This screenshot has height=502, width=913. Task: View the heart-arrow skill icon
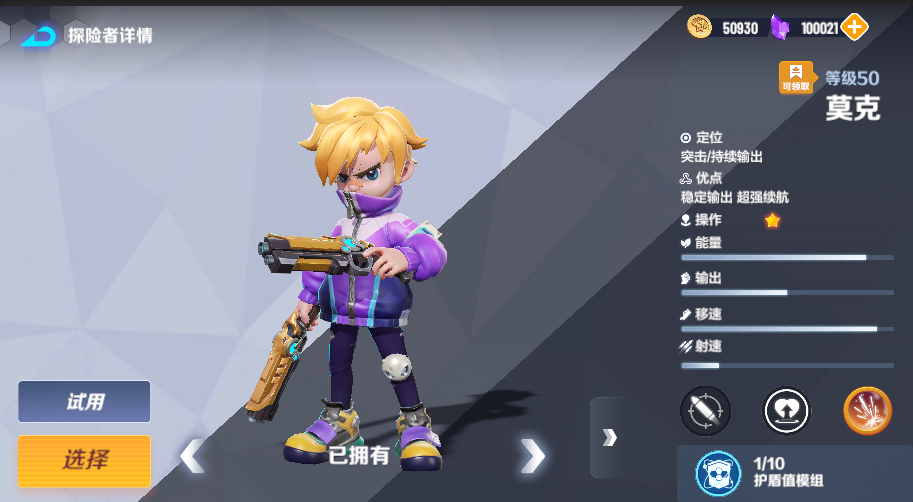point(786,411)
